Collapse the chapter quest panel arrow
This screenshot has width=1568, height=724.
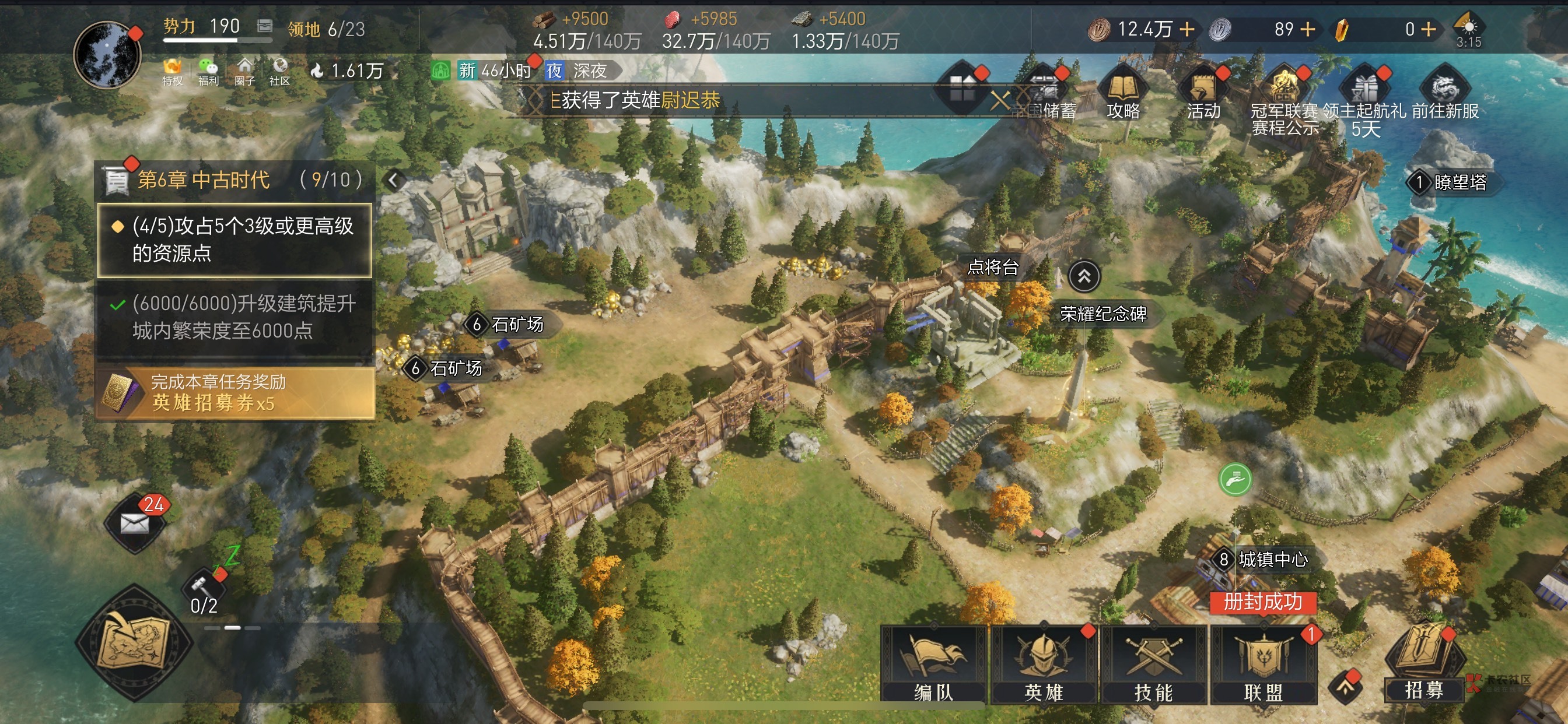tap(394, 180)
